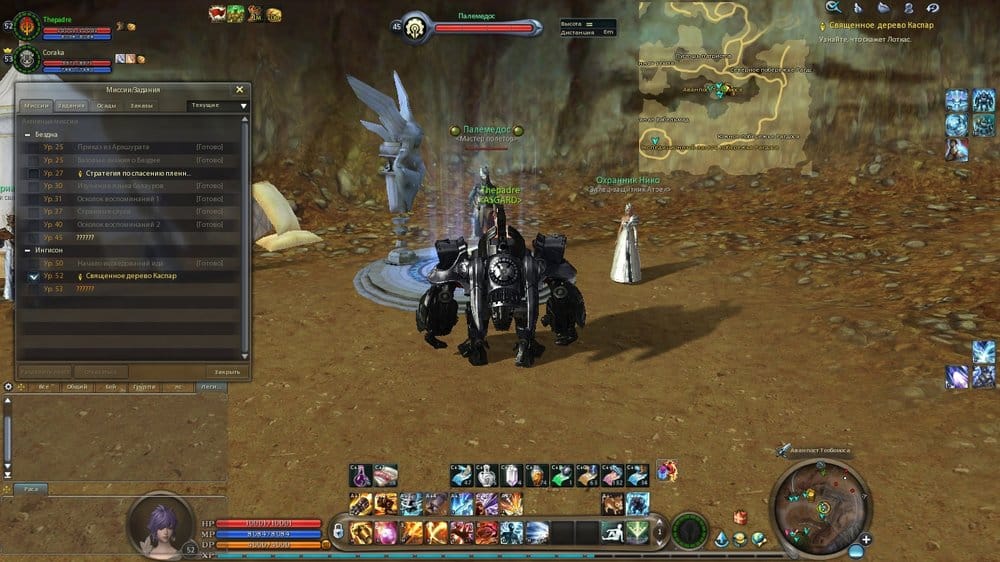The image size is (1000, 562).
Task: Open the Текущие filter dropdown
Action: pyautogui.click(x=218, y=105)
